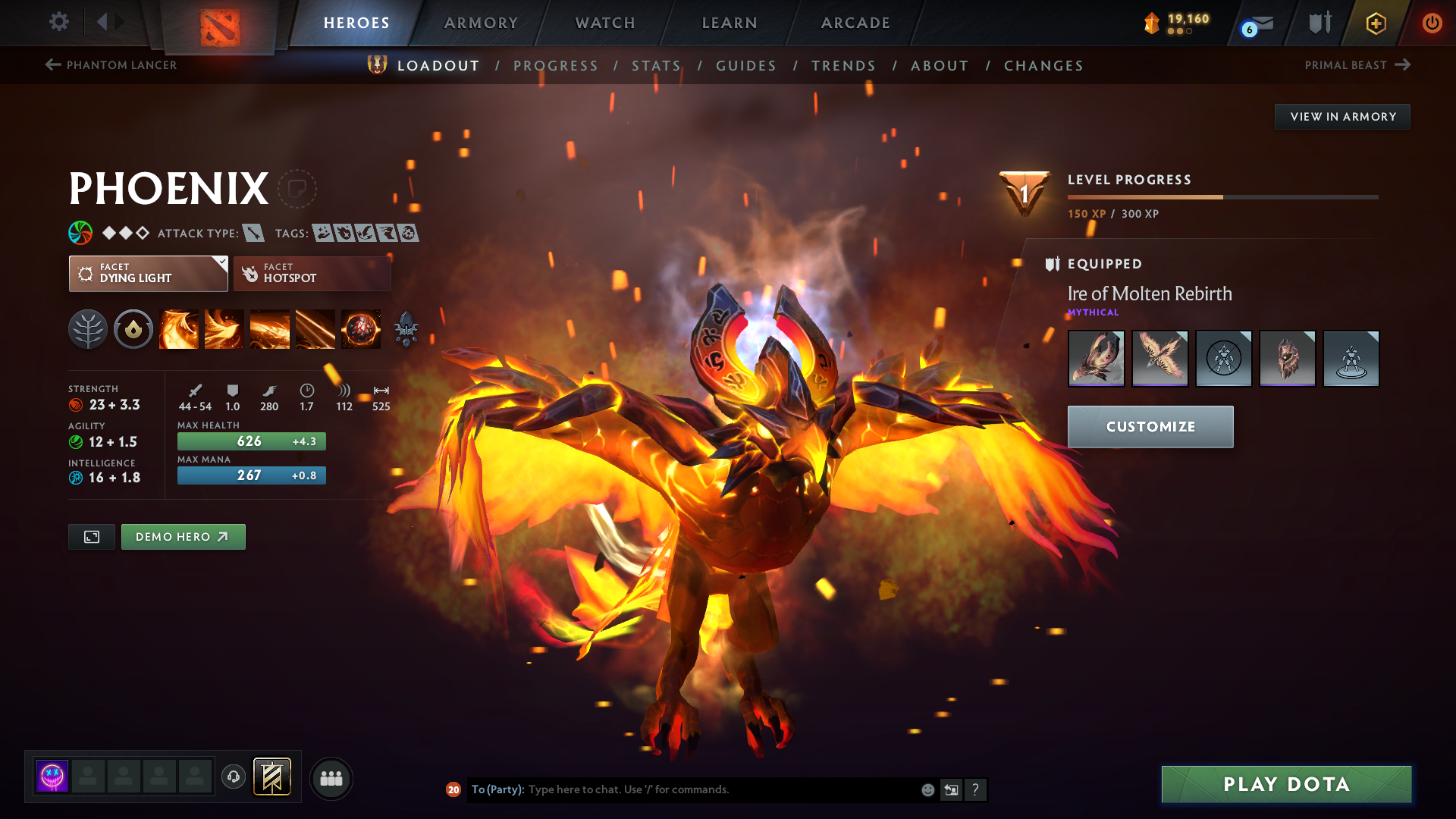
Task: Click the Phoenix talent tree icon
Action: pos(87,329)
